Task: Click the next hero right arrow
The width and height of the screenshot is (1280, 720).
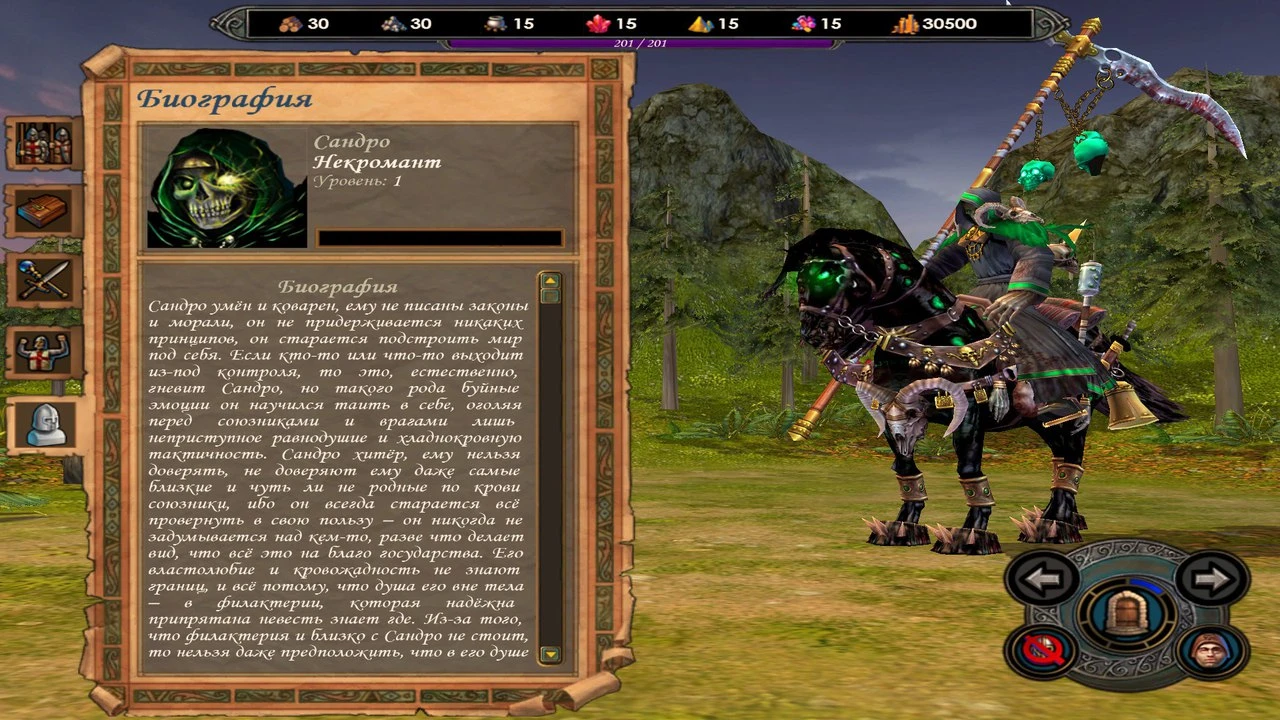Action: coord(1210,578)
